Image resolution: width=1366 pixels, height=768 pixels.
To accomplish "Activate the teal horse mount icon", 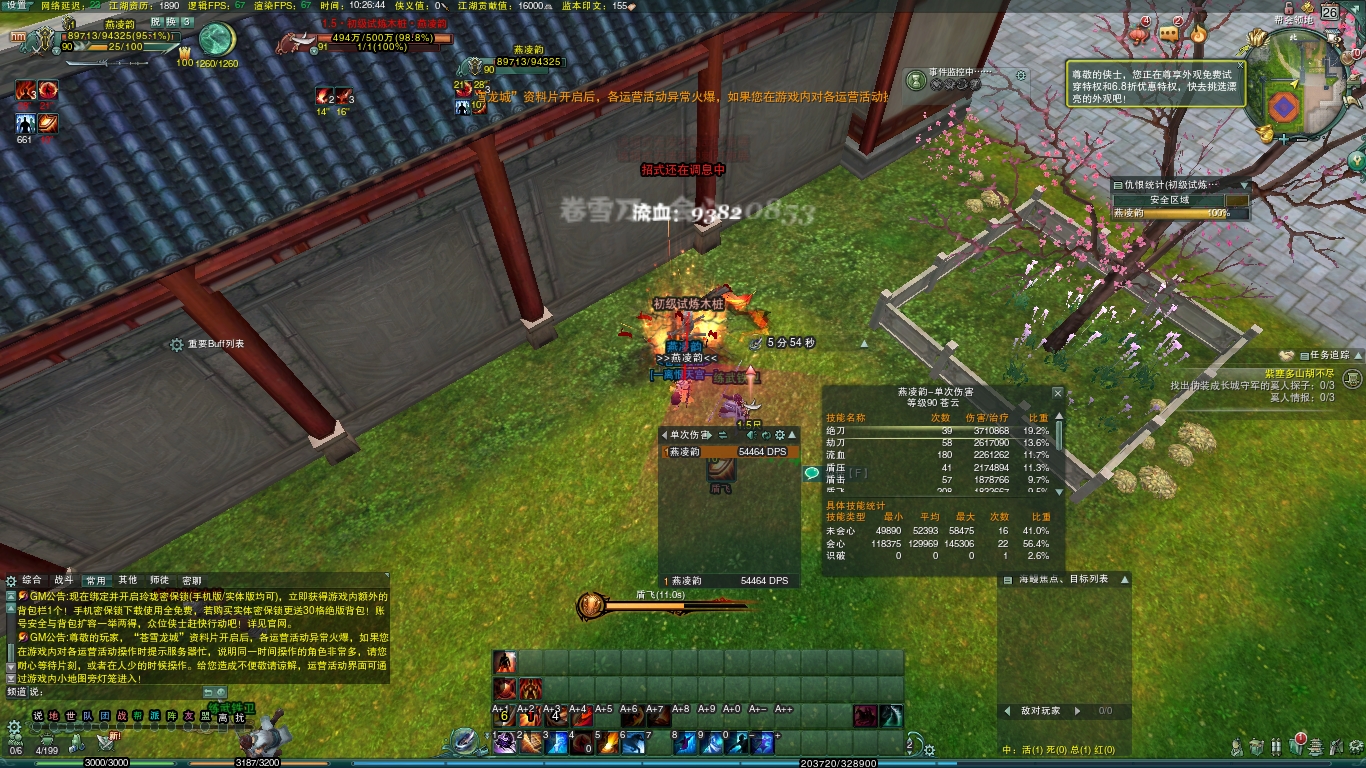I will 891,716.
